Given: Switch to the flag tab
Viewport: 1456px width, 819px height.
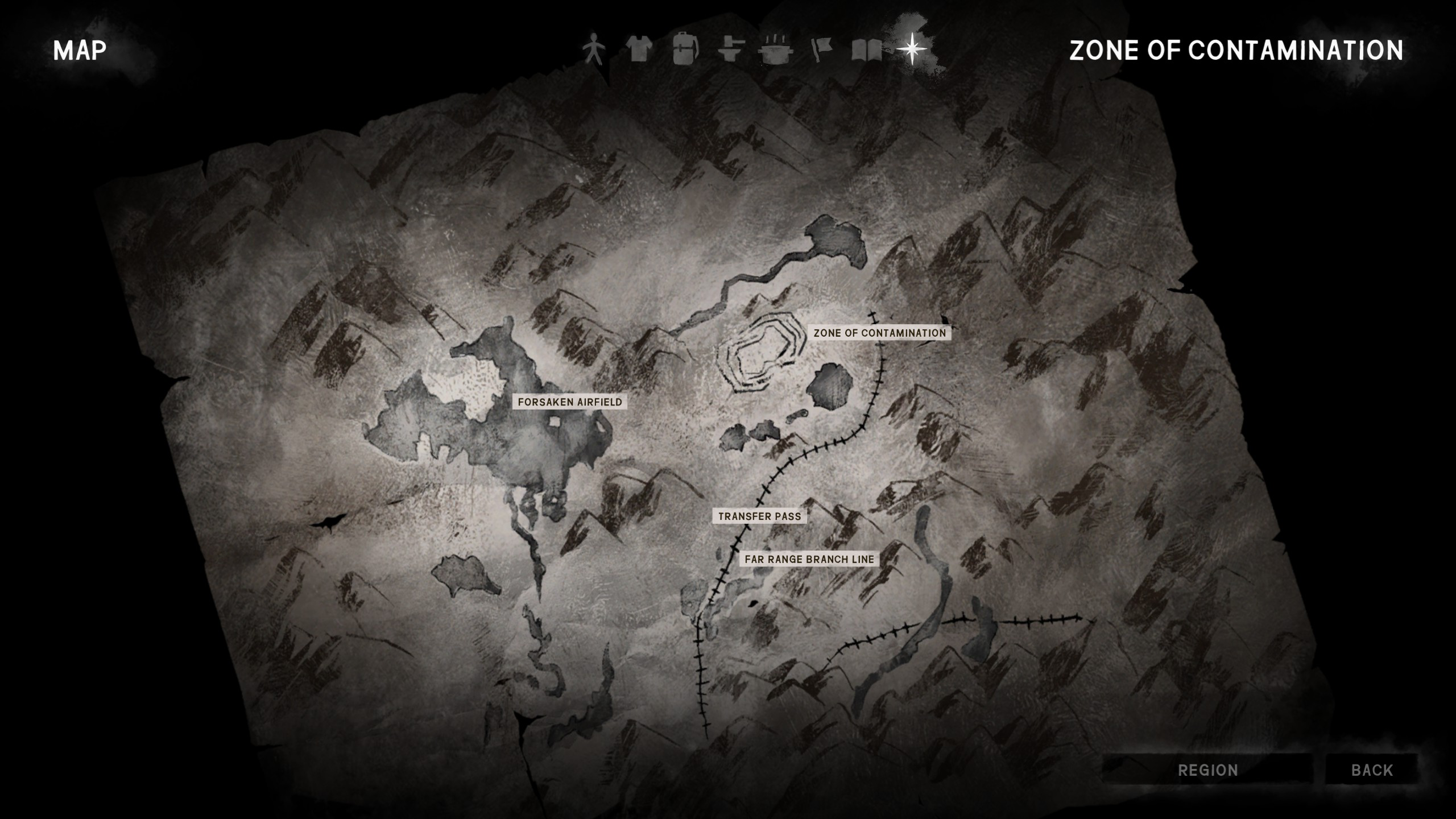Looking at the screenshot, I should [821, 50].
